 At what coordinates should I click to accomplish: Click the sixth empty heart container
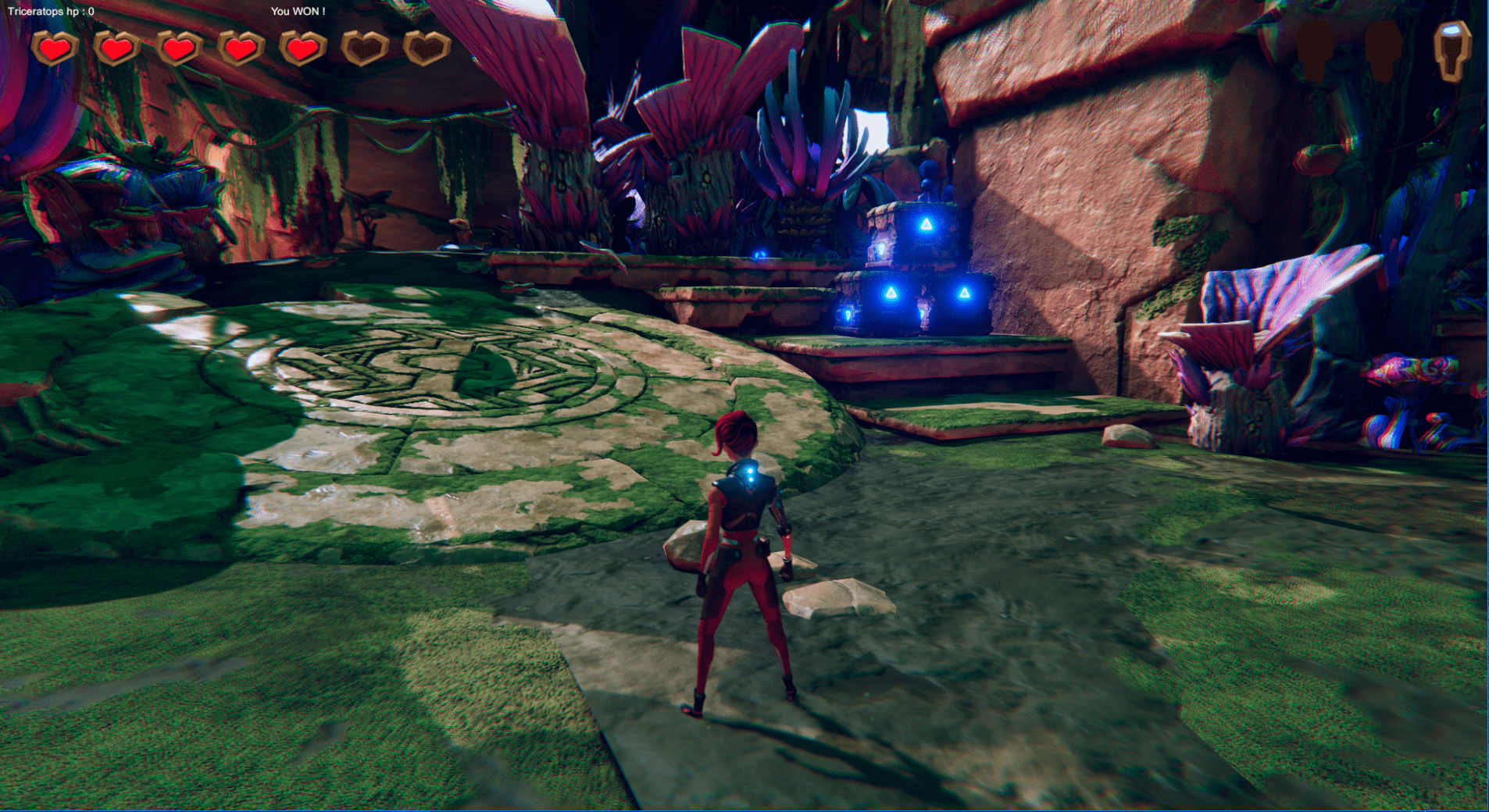(363, 48)
